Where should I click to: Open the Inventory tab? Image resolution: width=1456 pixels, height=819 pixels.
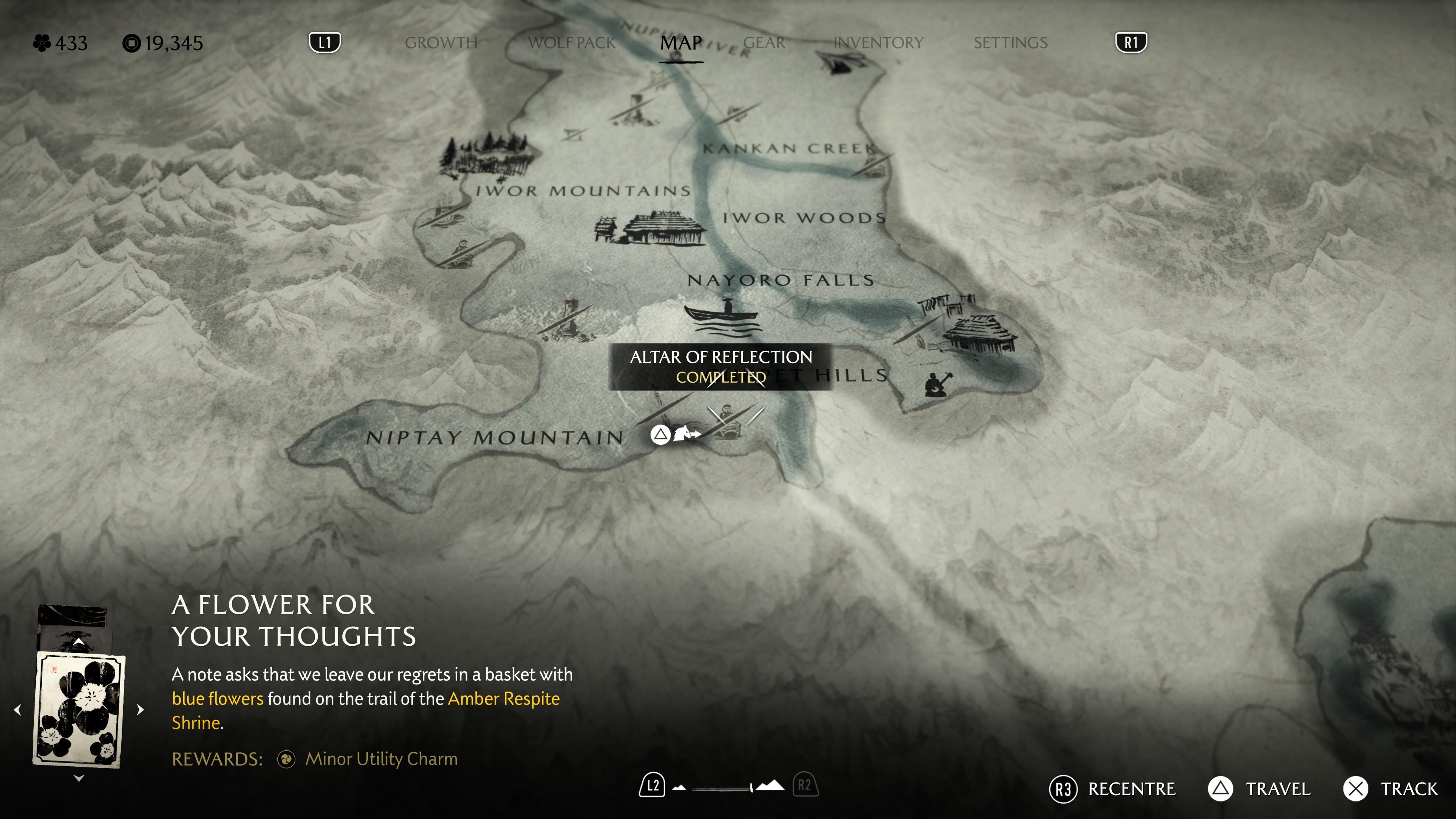878,43
